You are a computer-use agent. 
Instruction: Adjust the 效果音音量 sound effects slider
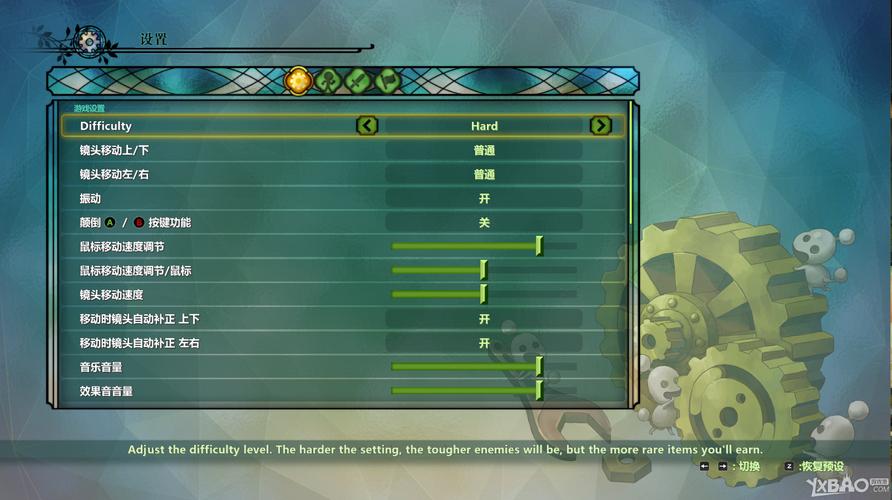(539, 390)
